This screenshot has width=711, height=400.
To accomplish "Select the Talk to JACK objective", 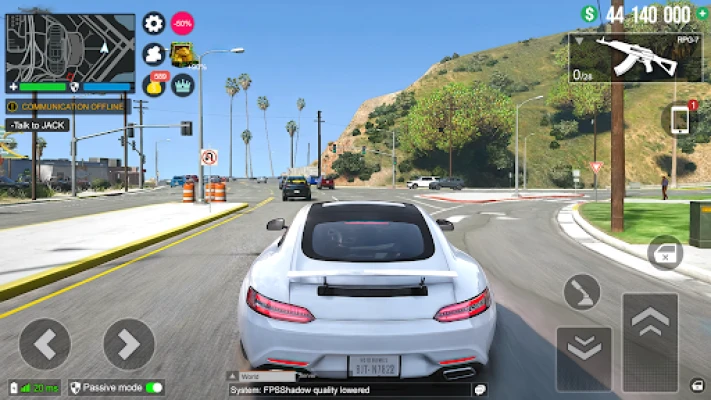I will pyautogui.click(x=37, y=125).
